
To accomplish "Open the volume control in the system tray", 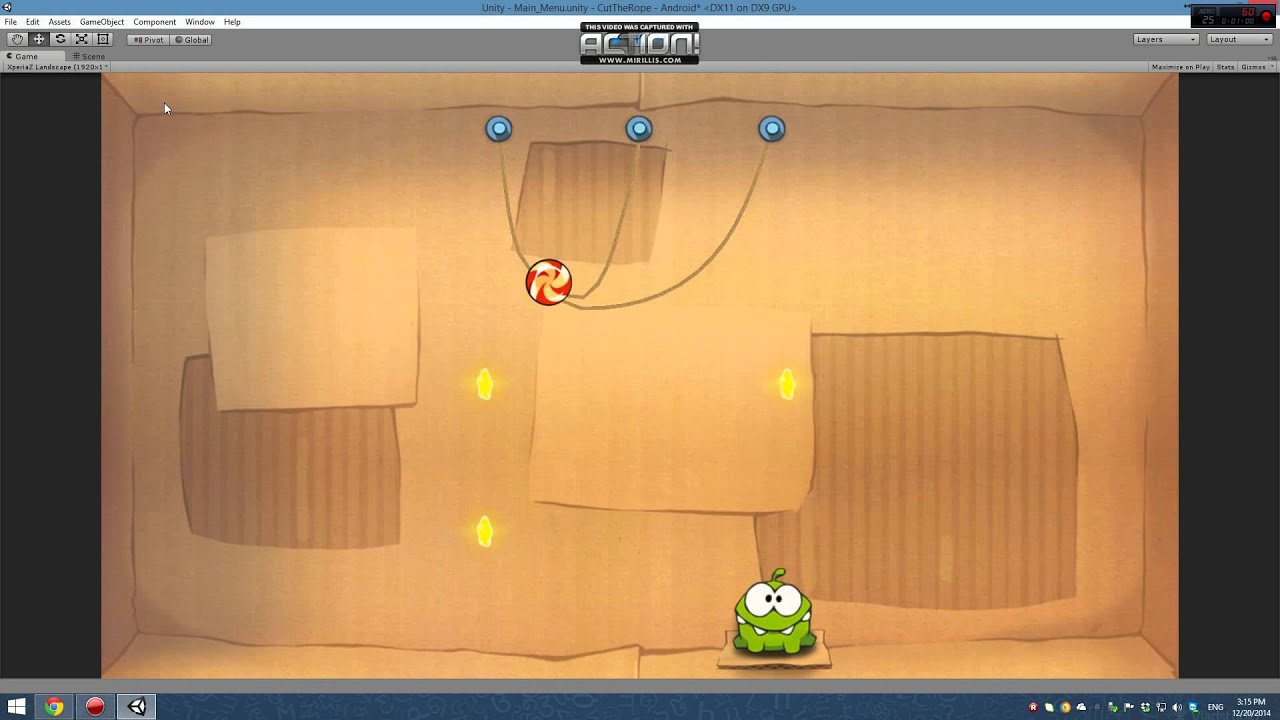I will click(x=1177, y=706).
